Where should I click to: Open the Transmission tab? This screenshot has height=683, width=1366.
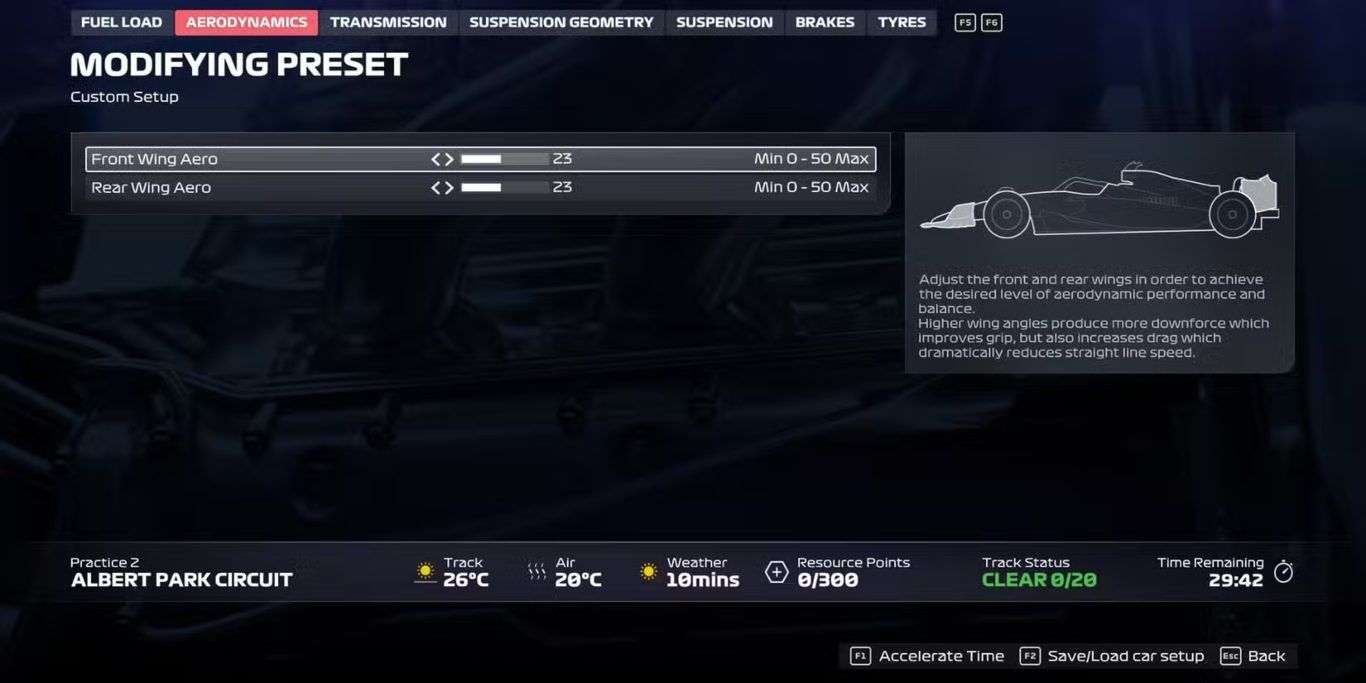coord(388,22)
